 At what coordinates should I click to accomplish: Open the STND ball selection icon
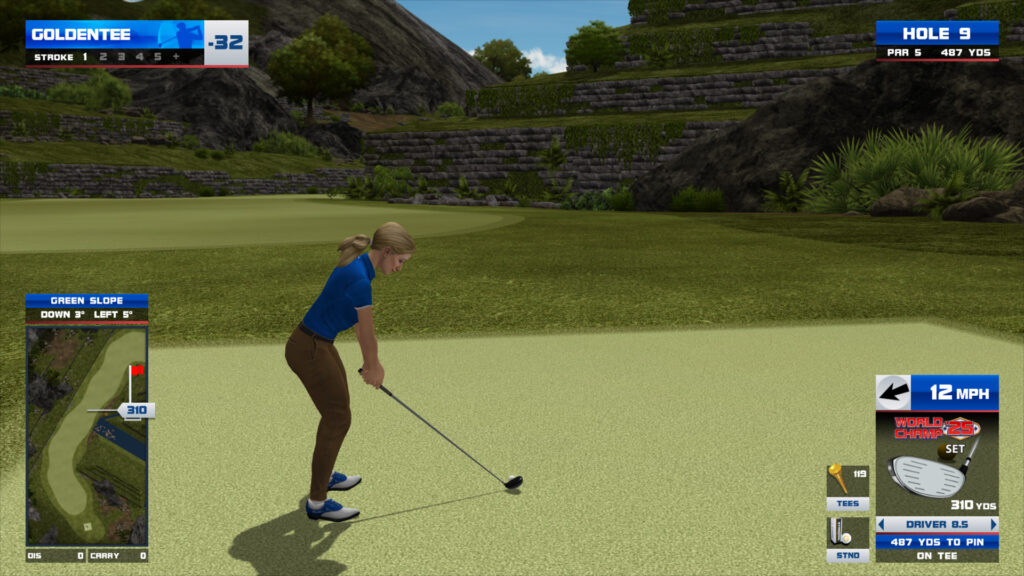point(846,538)
